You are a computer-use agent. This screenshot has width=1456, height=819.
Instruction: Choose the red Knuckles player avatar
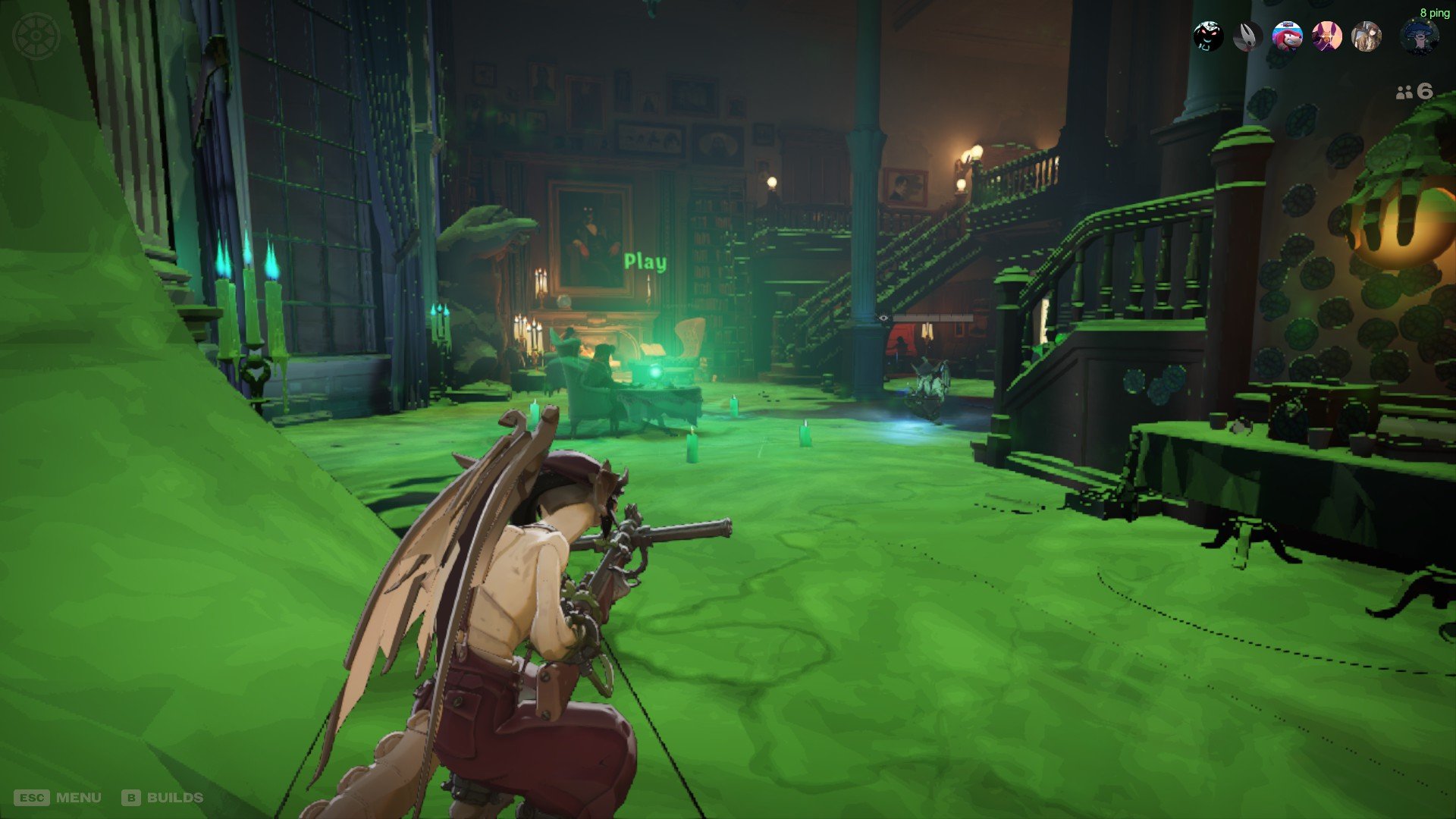(1287, 36)
